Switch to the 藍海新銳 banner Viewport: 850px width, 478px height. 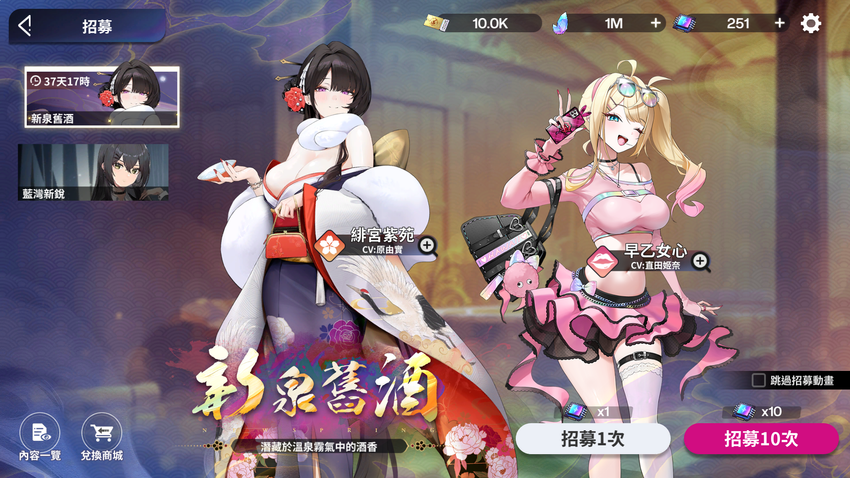click(x=93, y=172)
